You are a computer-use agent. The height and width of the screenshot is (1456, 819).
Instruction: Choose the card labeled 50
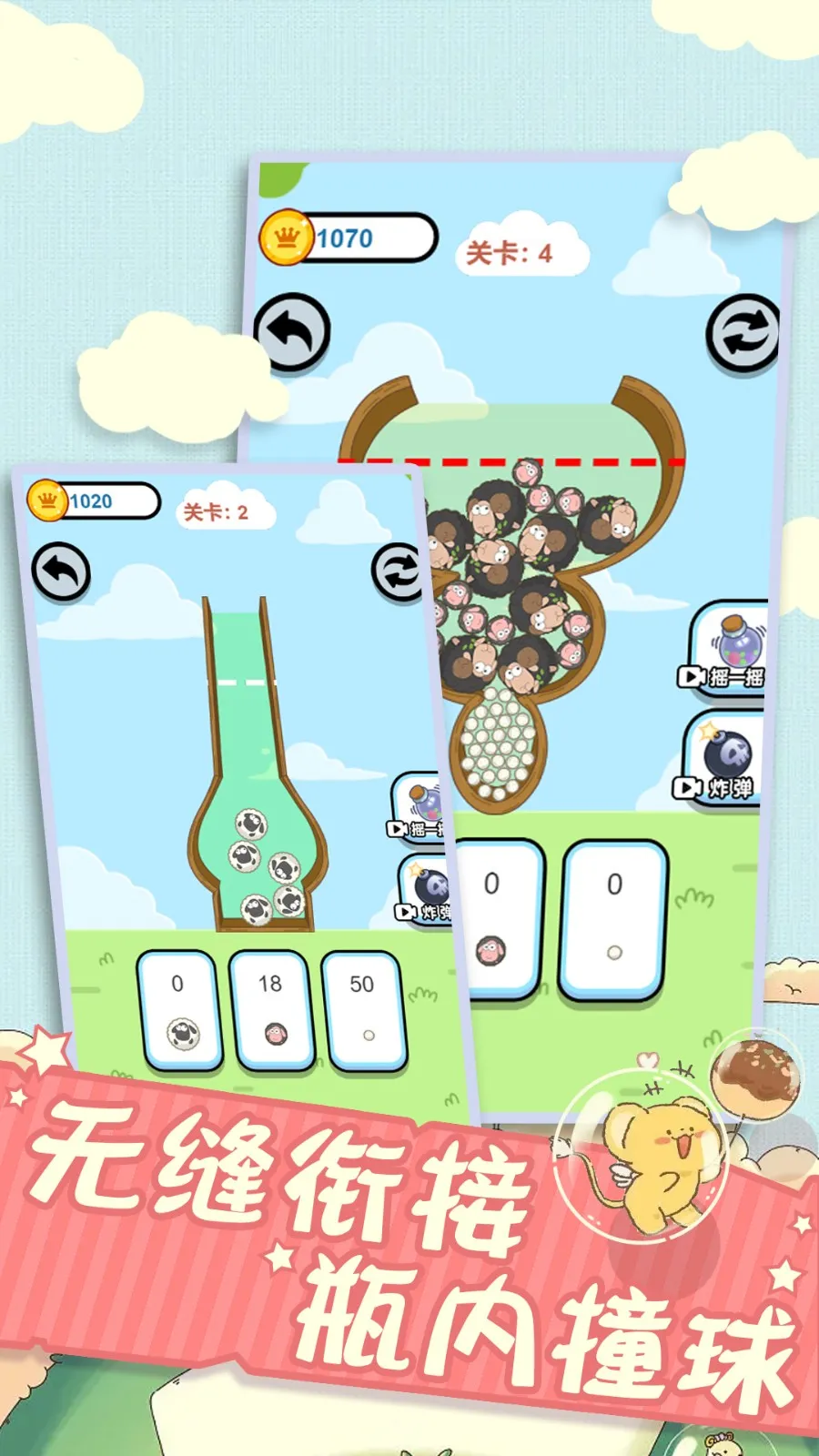pos(364,1008)
